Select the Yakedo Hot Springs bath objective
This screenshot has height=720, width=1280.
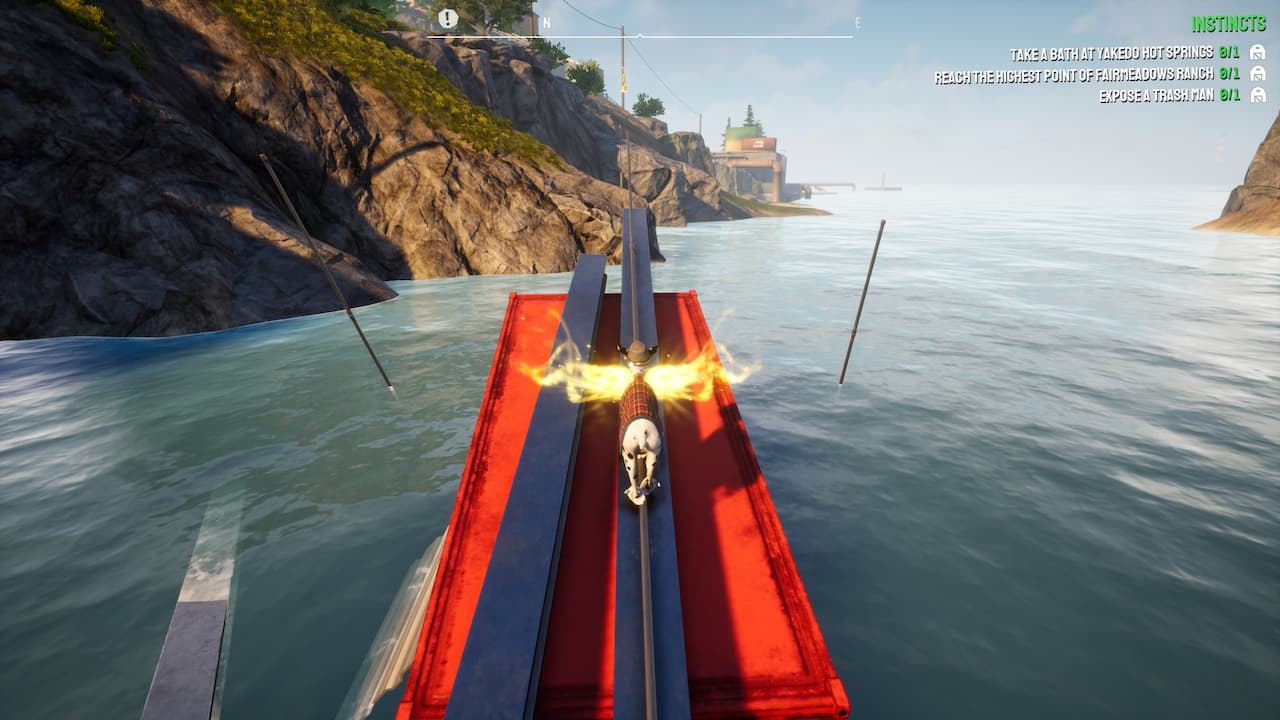[1111, 53]
